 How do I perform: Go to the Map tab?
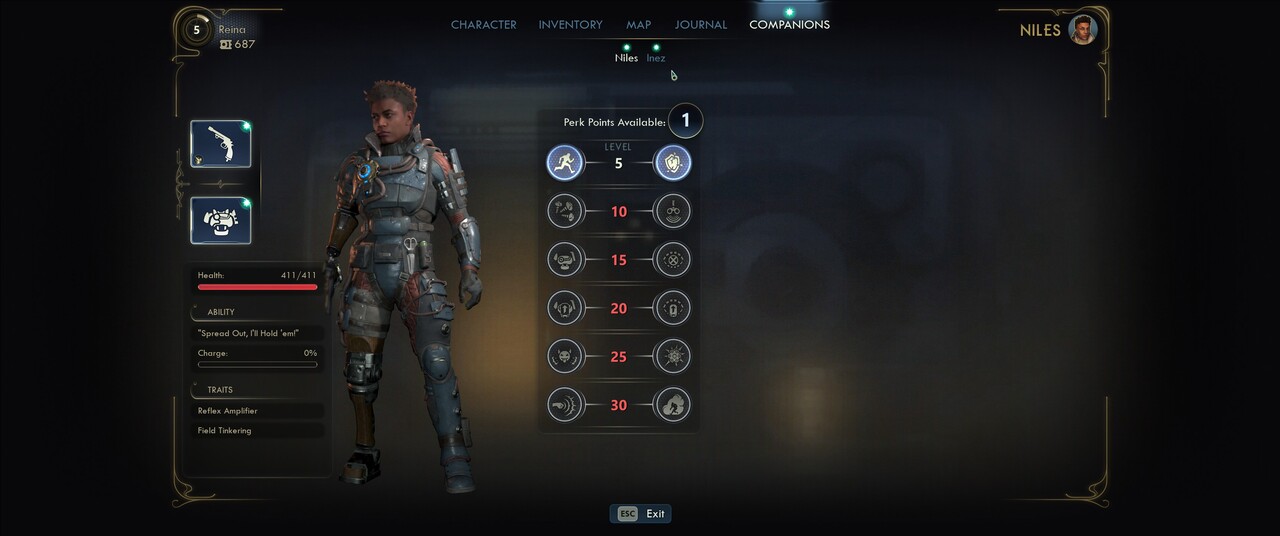point(638,25)
